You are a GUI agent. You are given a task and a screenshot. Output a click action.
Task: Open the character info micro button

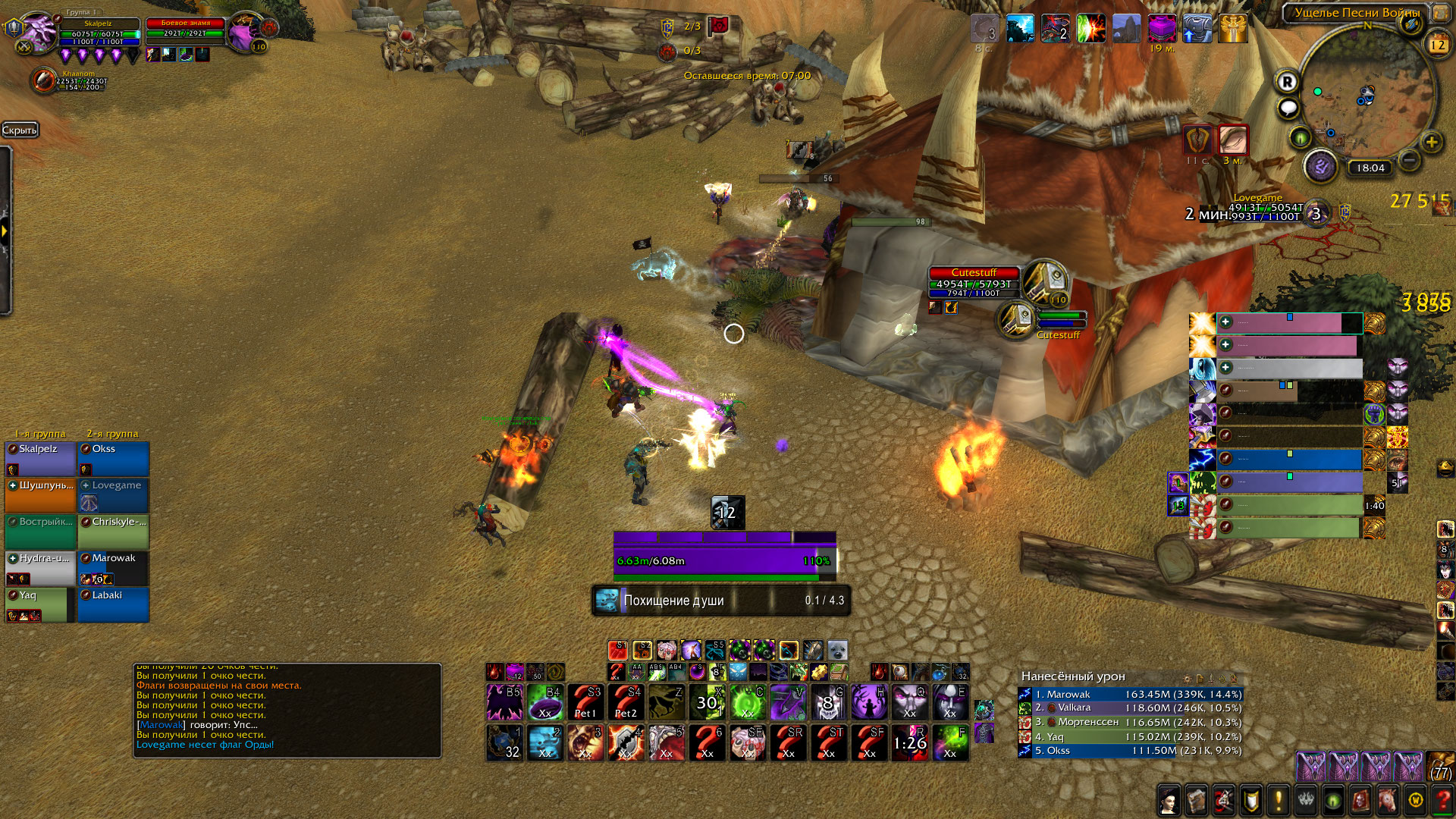1169,799
